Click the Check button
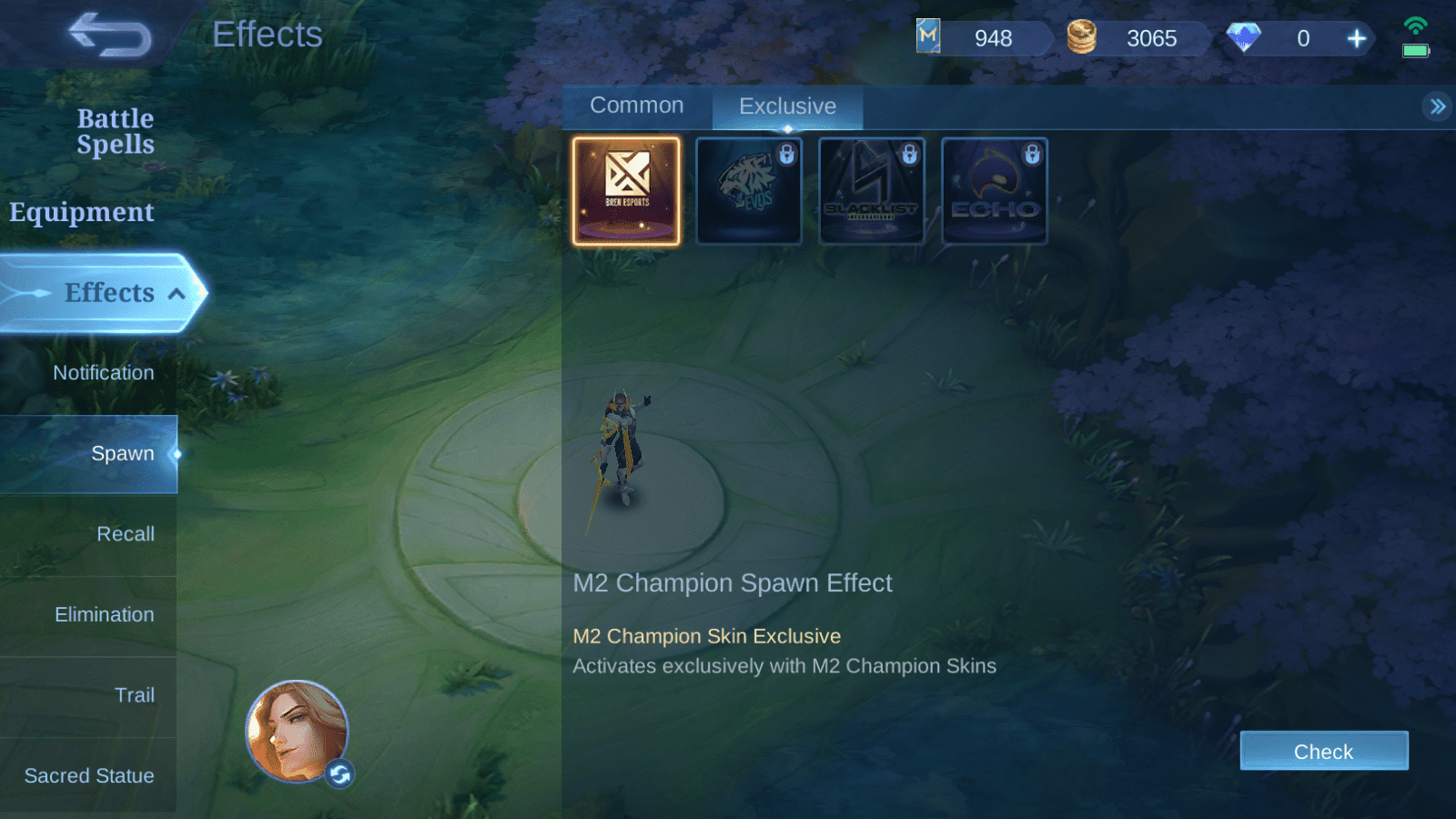 tap(1323, 752)
